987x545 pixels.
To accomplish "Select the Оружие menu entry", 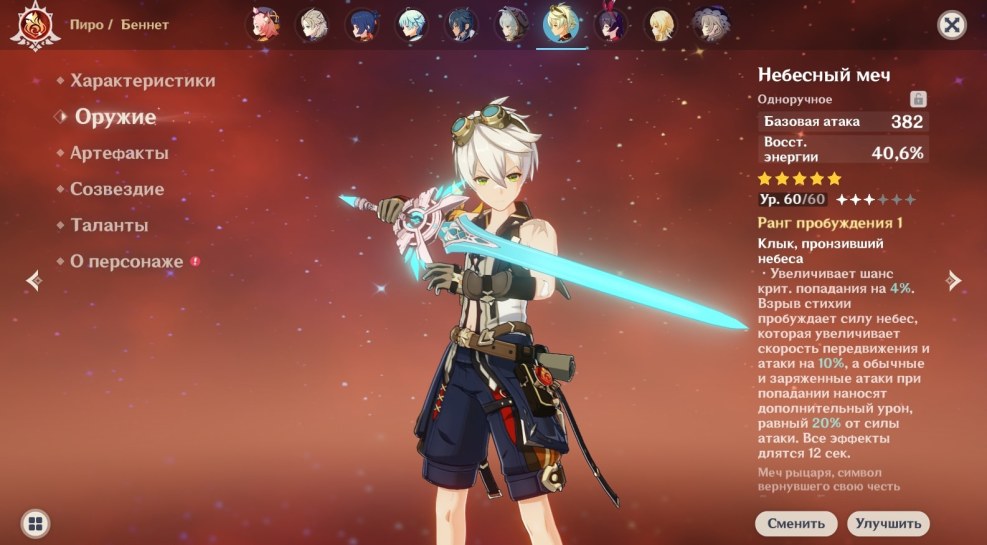I will (115, 117).
